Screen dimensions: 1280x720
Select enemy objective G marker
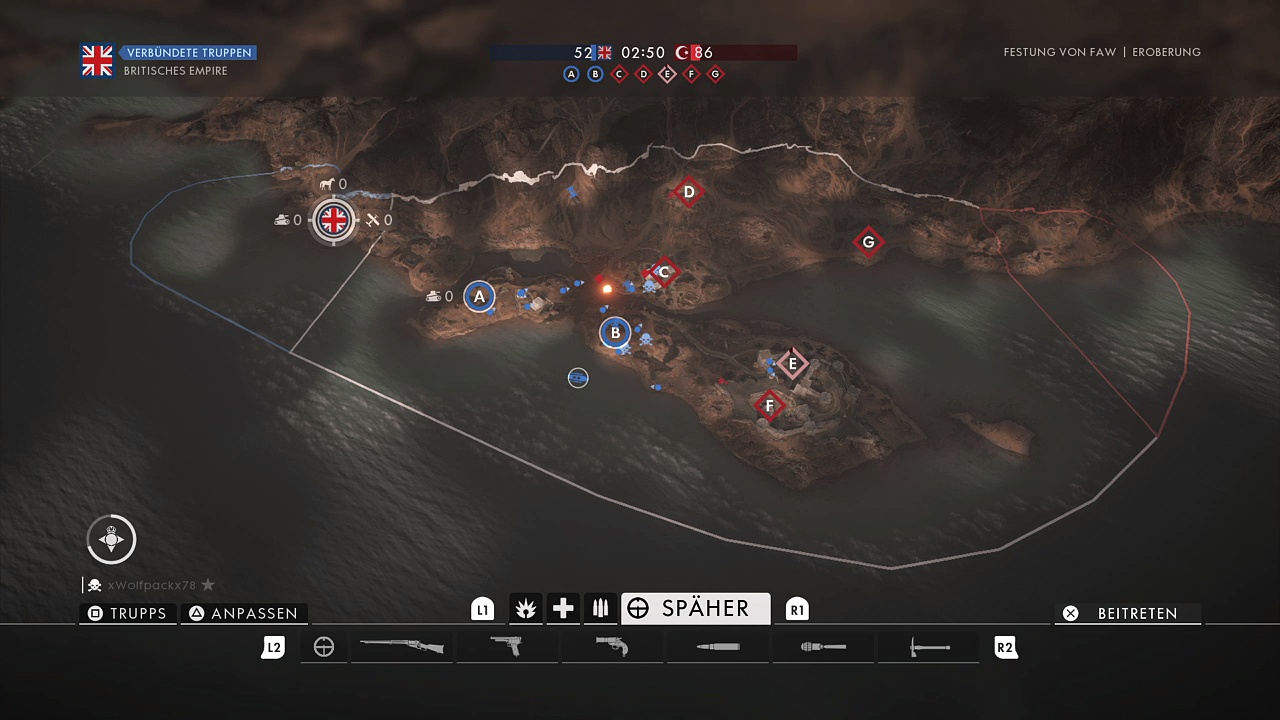[x=868, y=242]
